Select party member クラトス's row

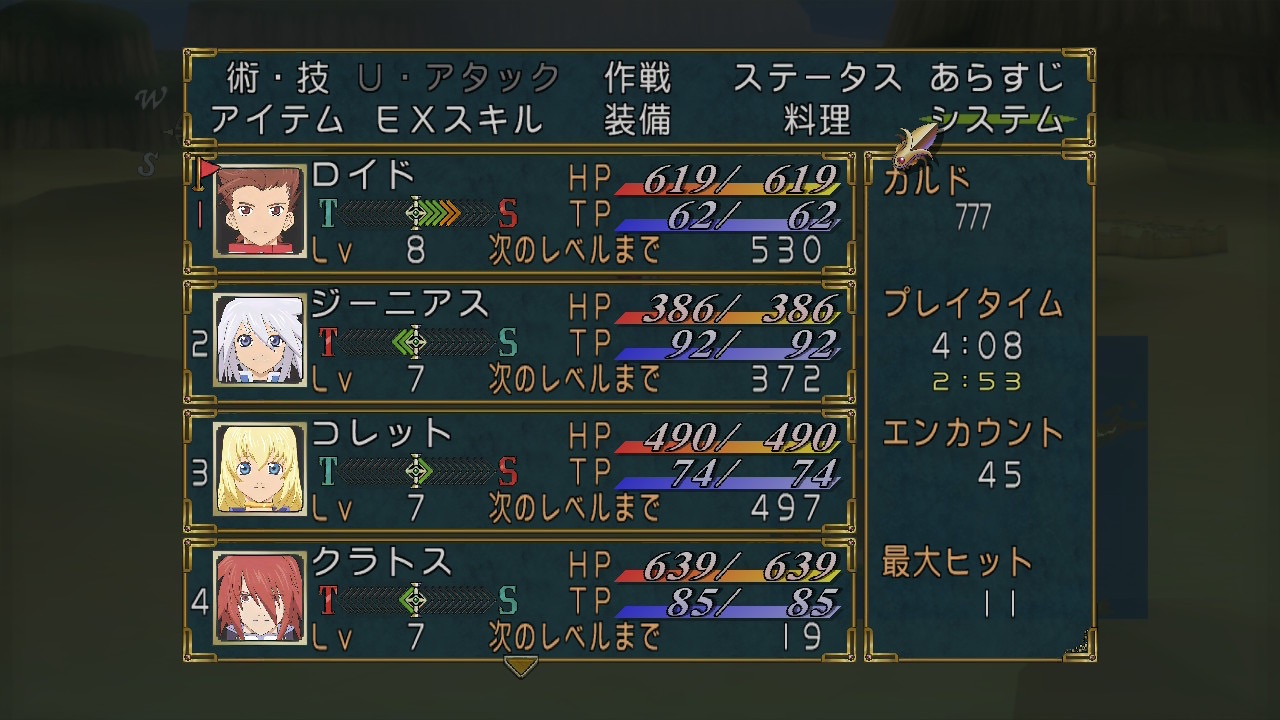coord(520,598)
